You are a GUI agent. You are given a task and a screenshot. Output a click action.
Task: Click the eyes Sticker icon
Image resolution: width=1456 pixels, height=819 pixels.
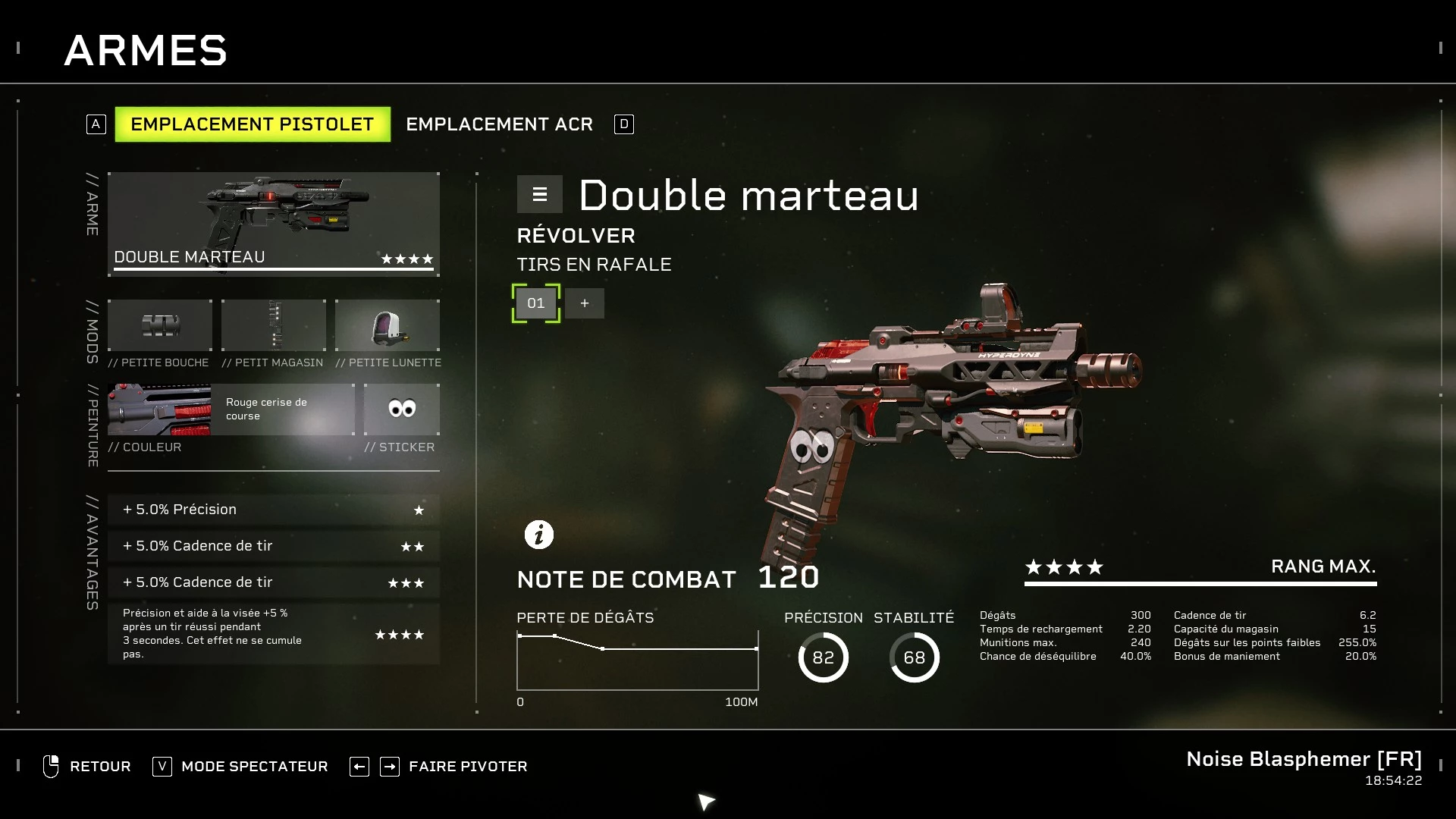400,409
